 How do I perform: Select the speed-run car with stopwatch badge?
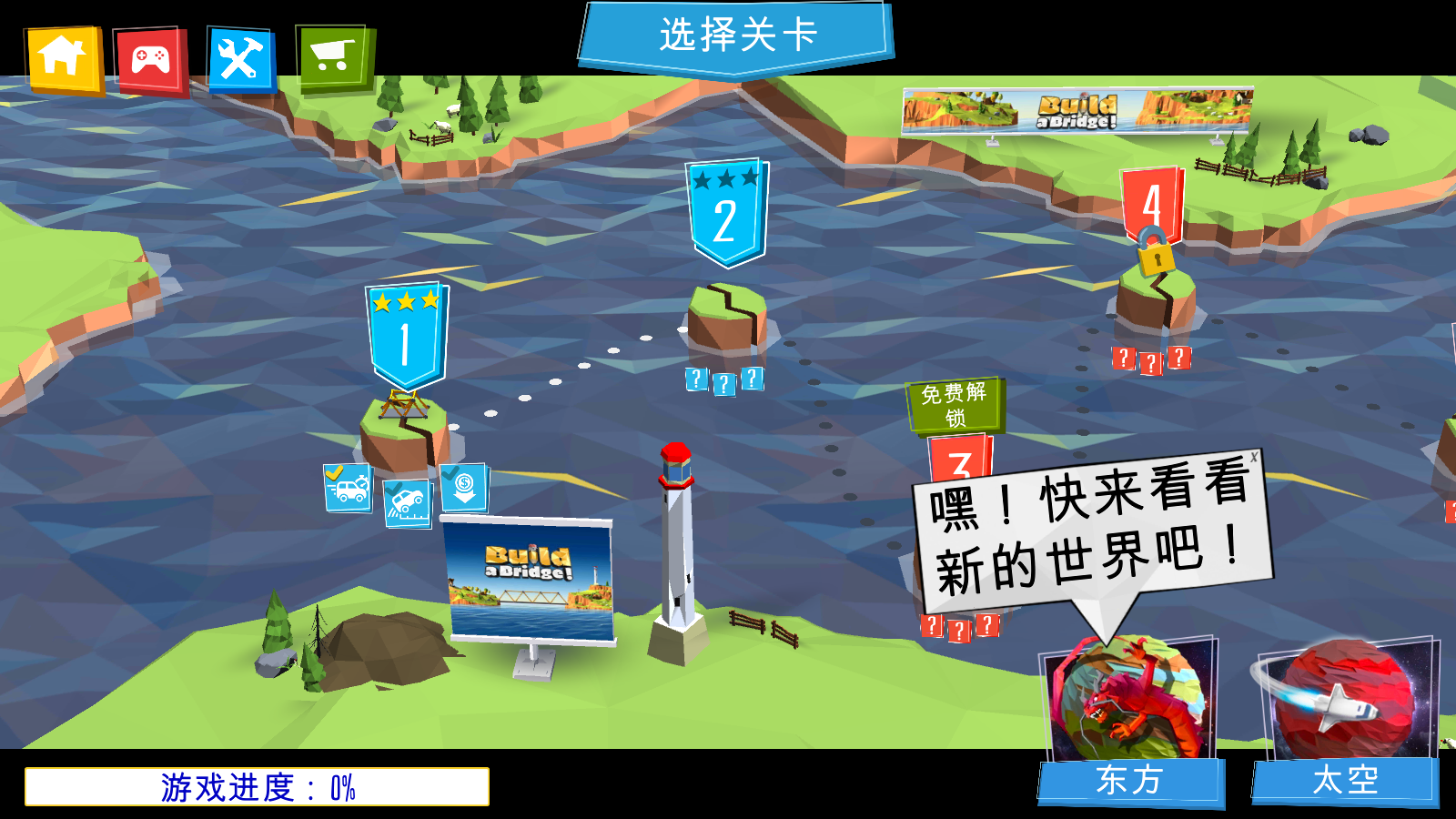pyautogui.click(x=349, y=487)
